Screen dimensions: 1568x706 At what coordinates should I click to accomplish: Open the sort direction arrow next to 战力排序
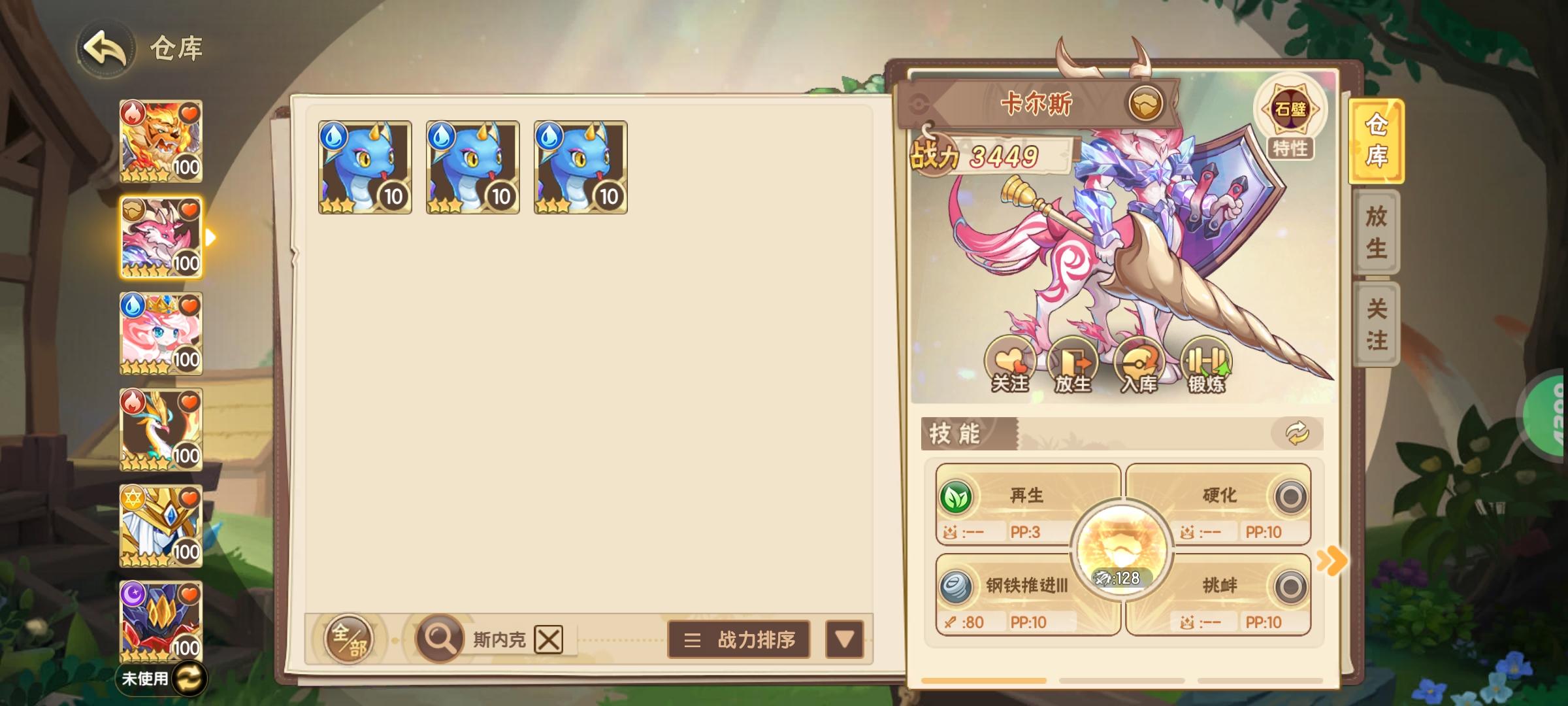[x=843, y=639]
